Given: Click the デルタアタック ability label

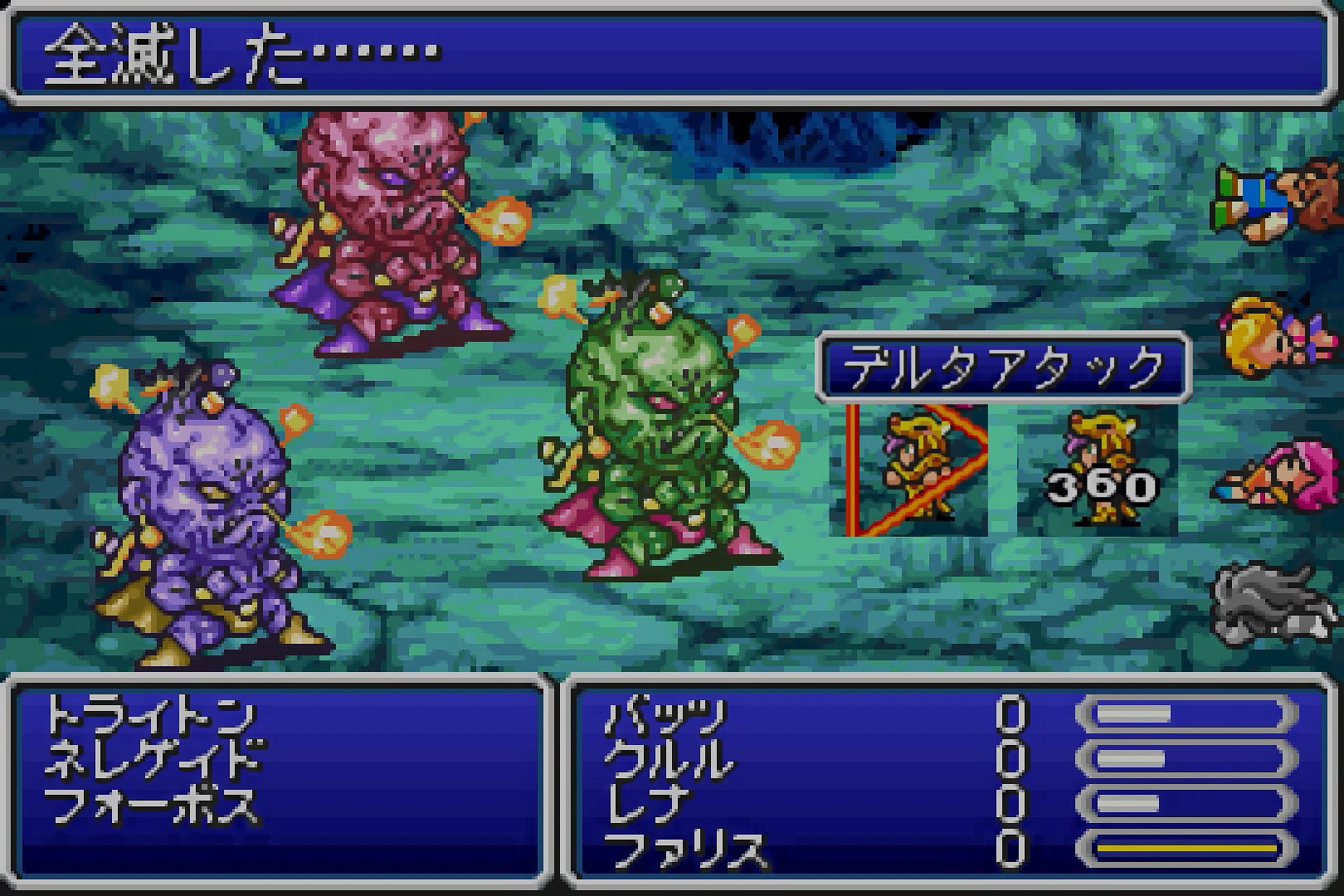Looking at the screenshot, I should [1004, 368].
